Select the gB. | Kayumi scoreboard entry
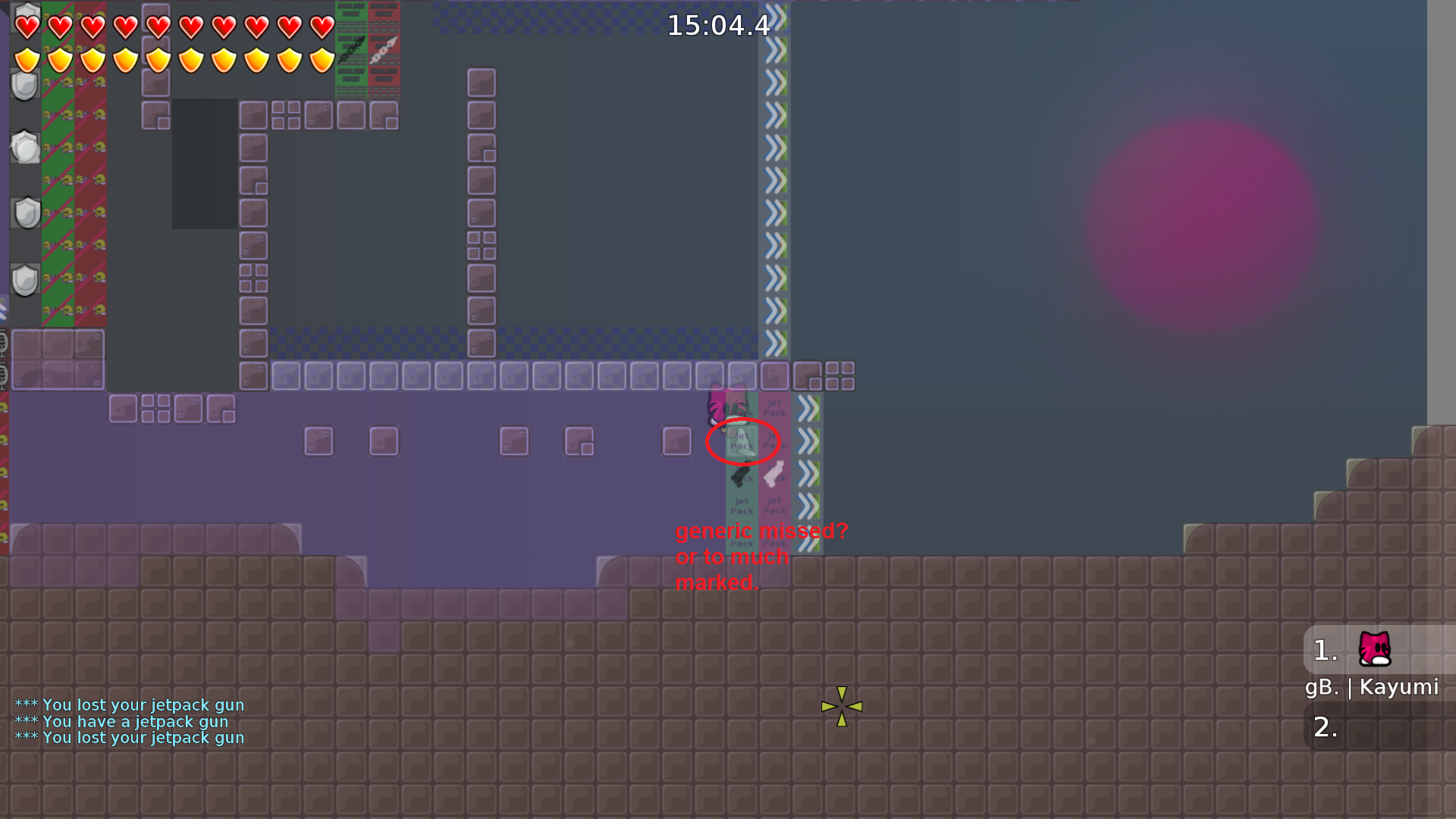1456x819 pixels. [x=1373, y=688]
